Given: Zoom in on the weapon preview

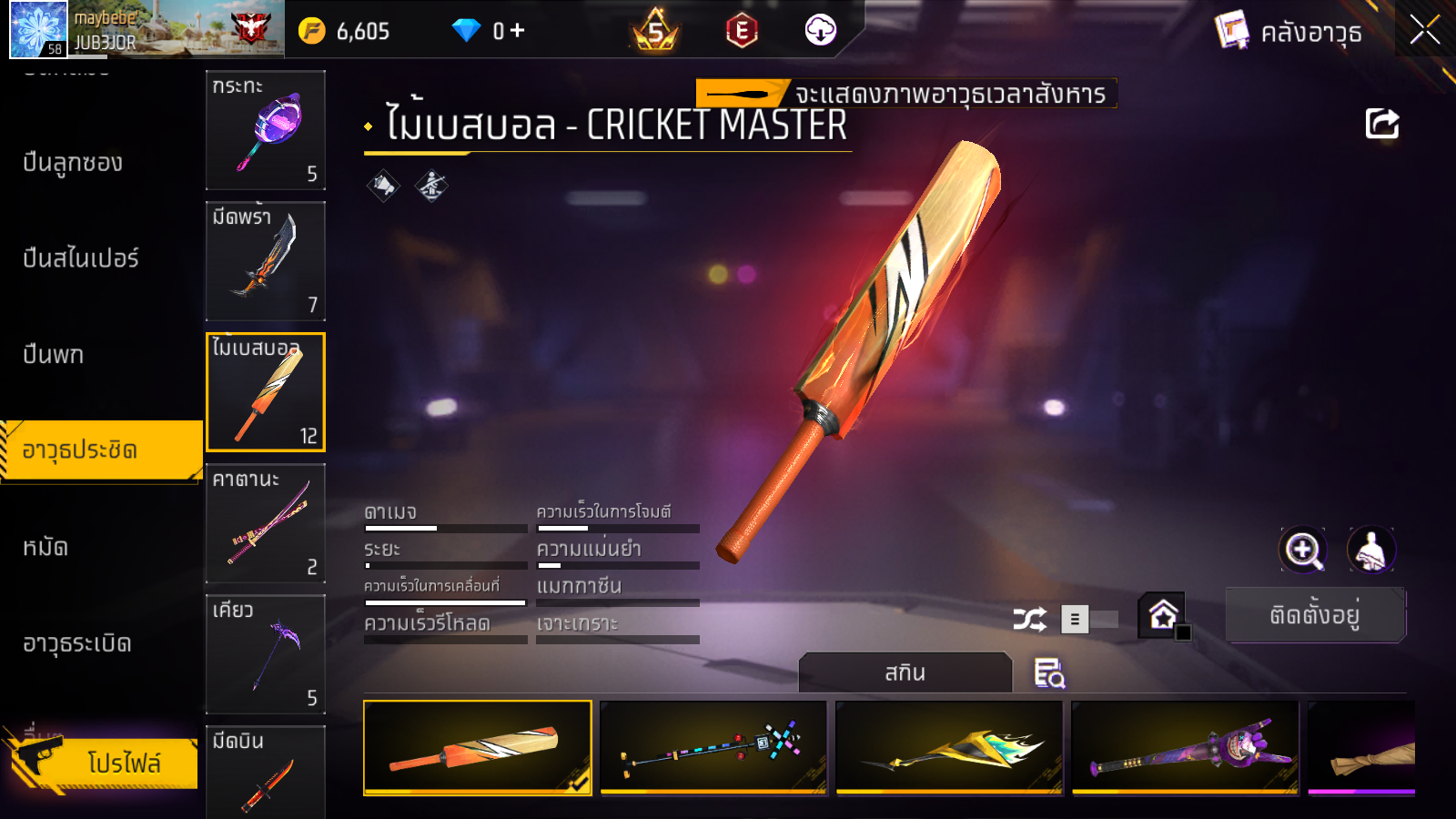Looking at the screenshot, I should [1303, 550].
